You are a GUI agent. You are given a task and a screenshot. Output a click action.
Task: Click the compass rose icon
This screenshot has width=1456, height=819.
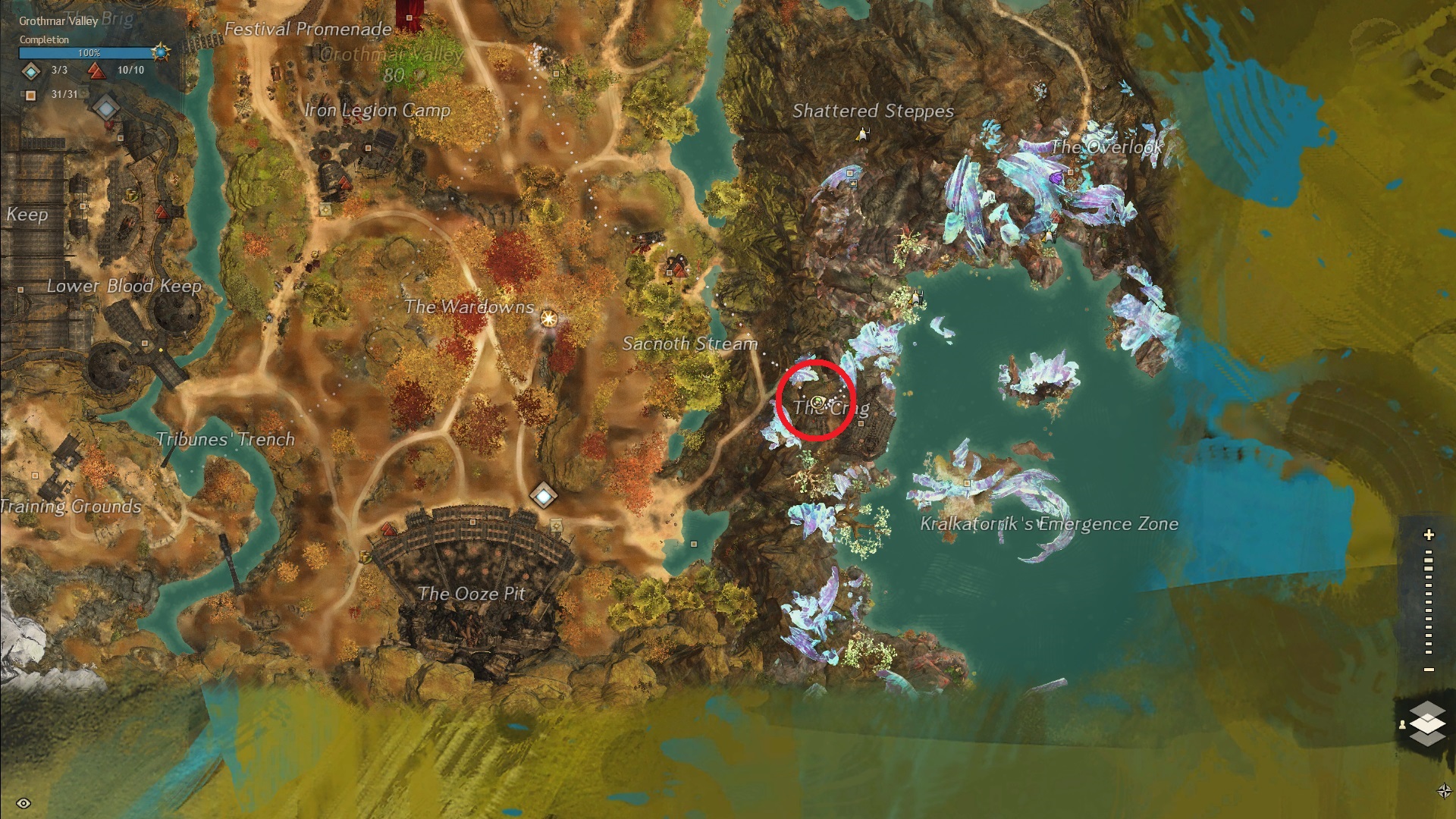[x=1444, y=791]
